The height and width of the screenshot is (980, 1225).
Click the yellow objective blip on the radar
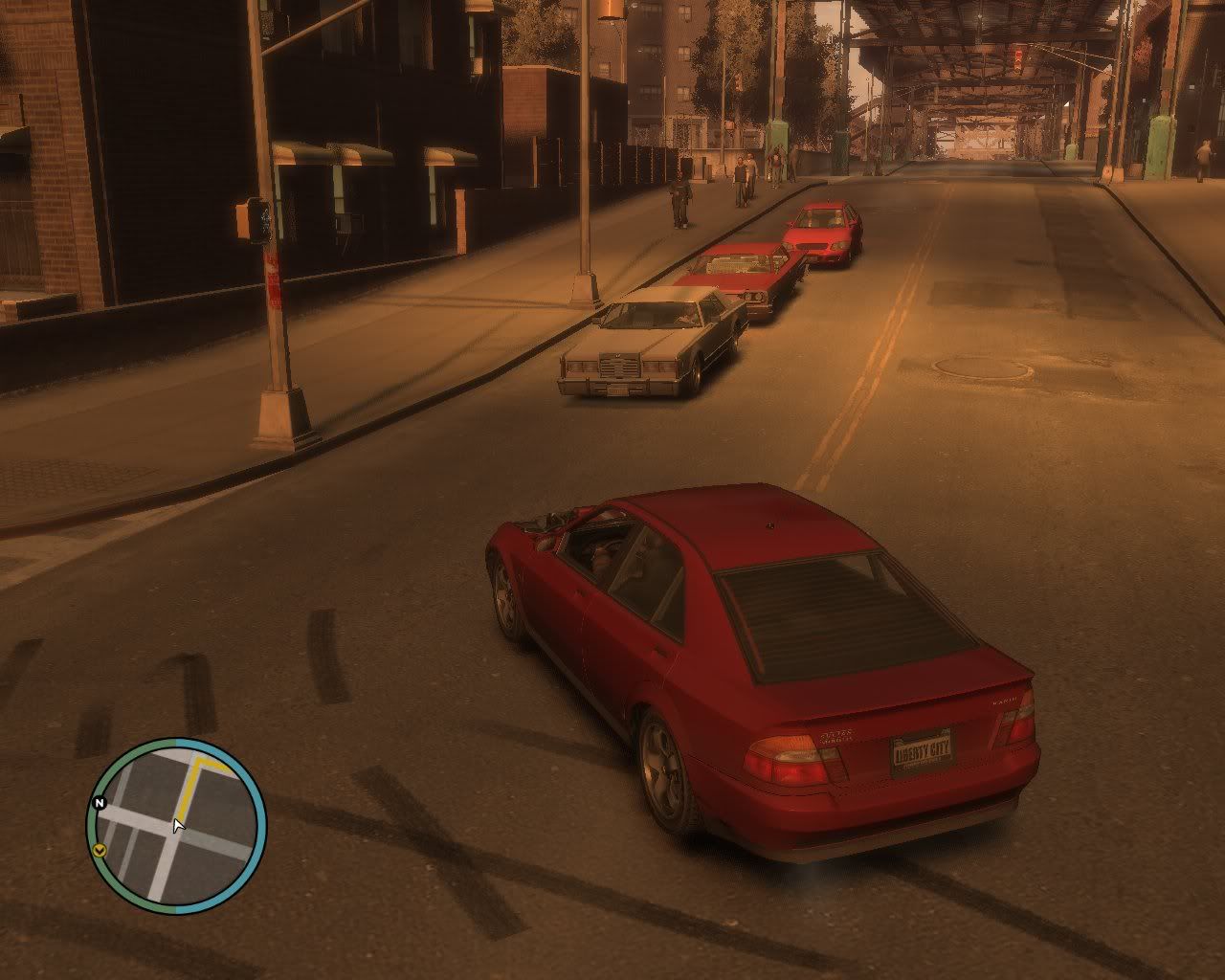point(100,850)
